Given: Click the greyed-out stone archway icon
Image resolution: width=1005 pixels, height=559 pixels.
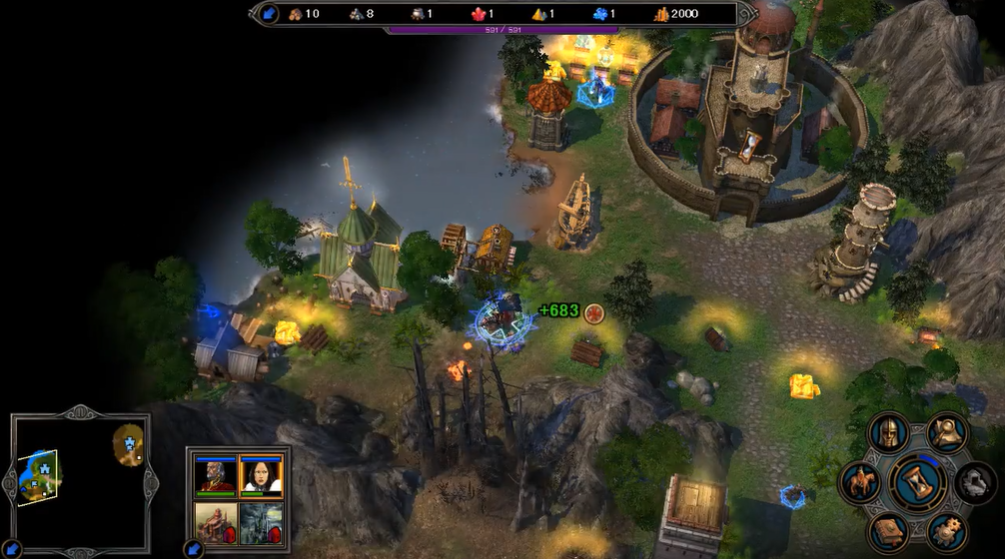Looking at the screenshot, I should [975, 482].
